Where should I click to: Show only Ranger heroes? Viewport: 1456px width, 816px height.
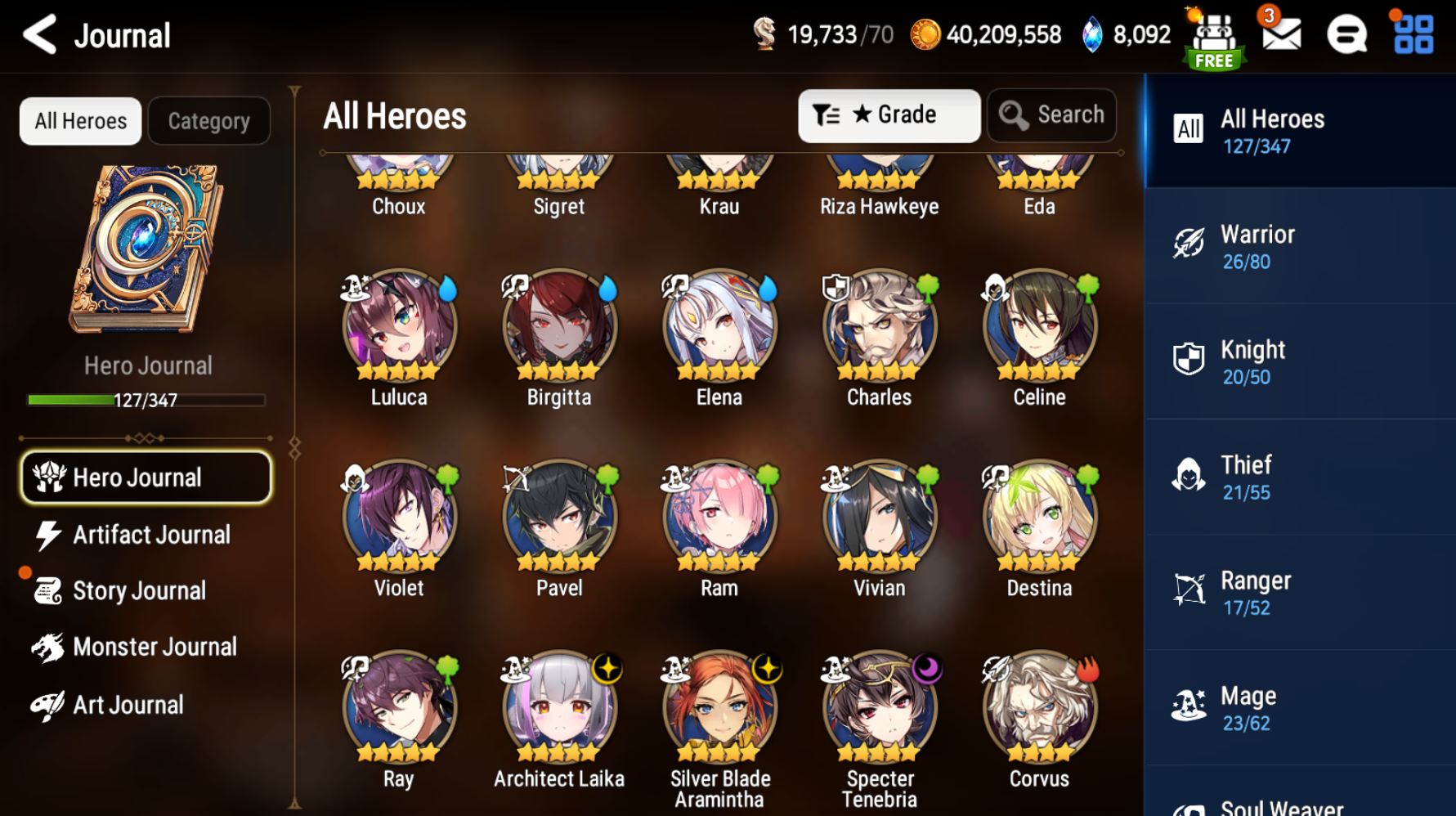1300,593
